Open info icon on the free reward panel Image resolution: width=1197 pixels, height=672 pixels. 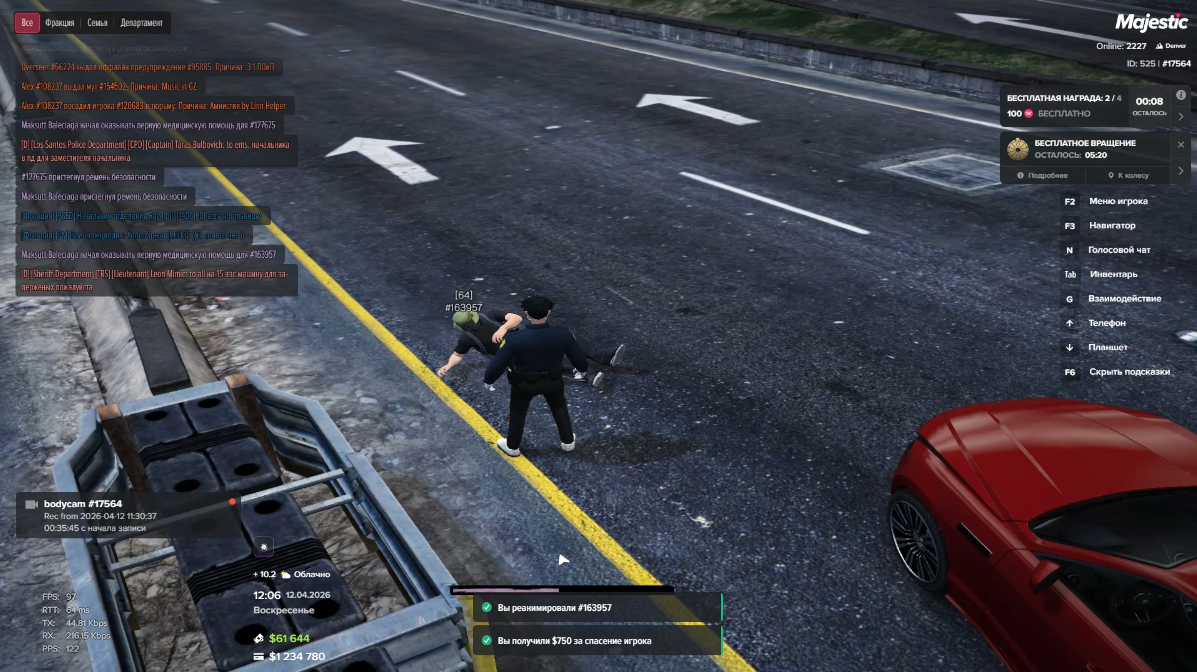pyautogui.click(x=1181, y=95)
